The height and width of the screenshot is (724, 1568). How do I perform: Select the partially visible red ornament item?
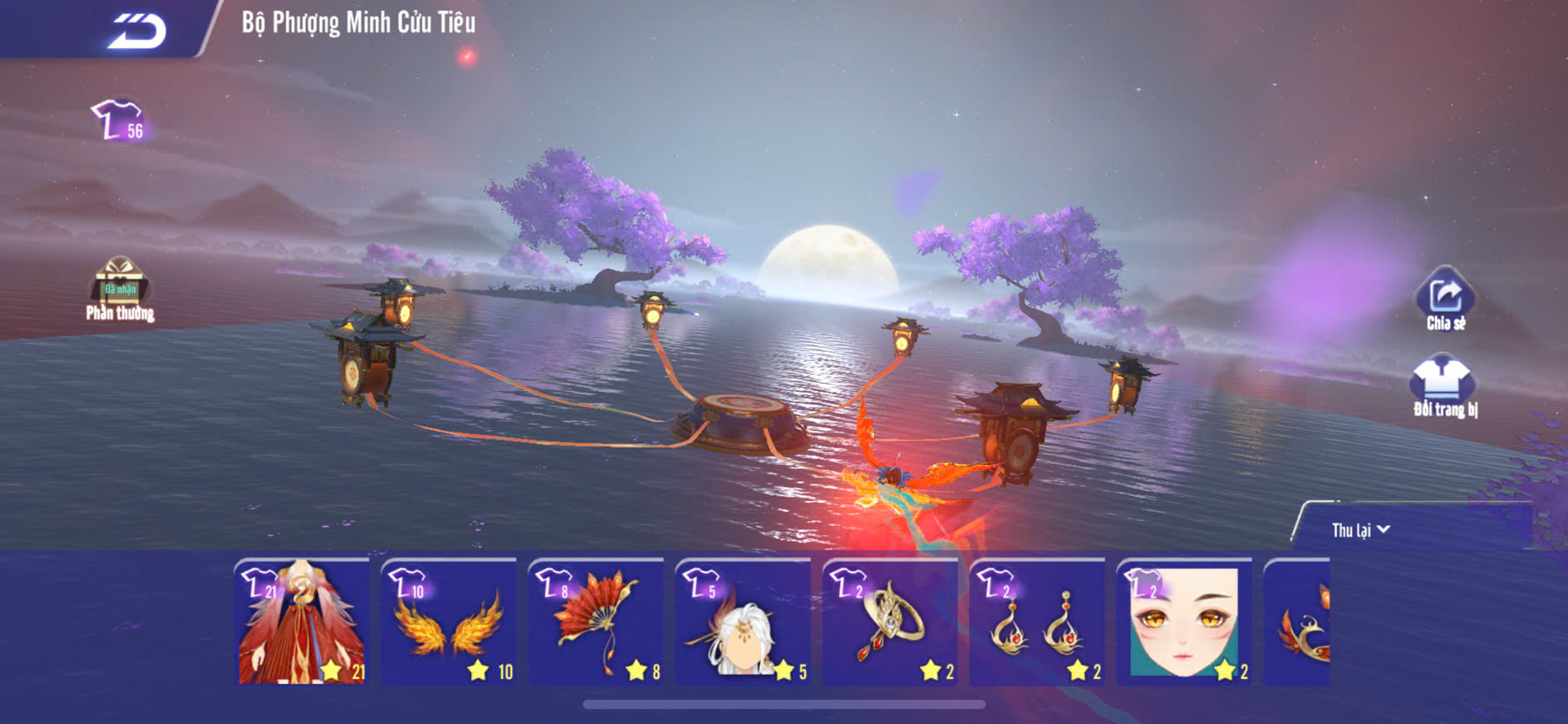pos(1297,622)
